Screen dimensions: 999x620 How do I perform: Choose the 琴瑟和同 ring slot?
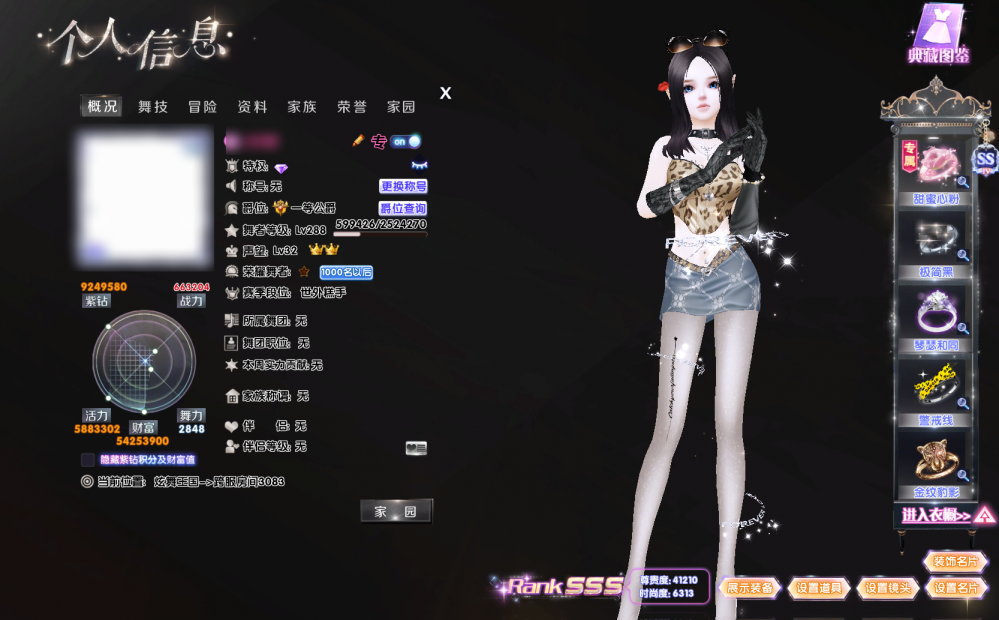tap(938, 318)
